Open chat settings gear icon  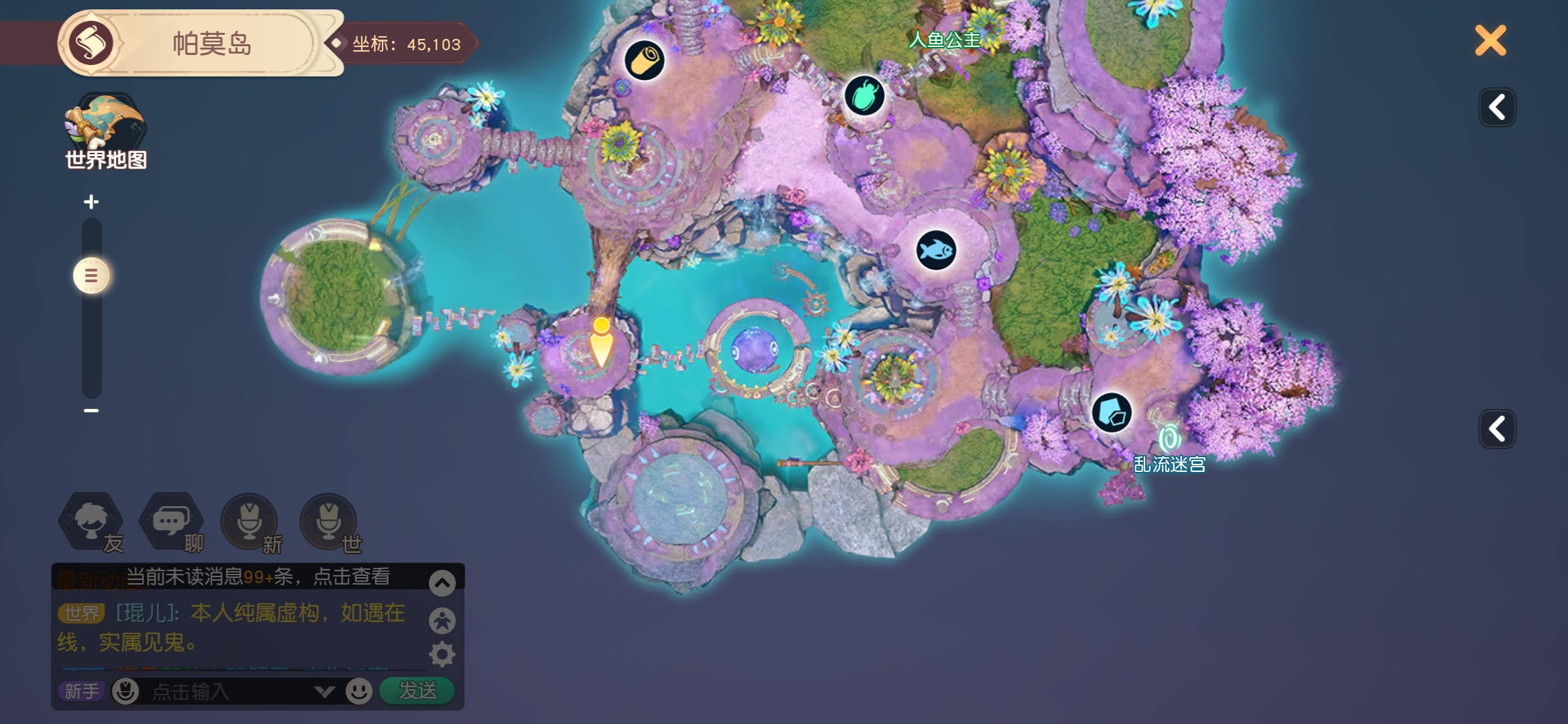point(442,654)
